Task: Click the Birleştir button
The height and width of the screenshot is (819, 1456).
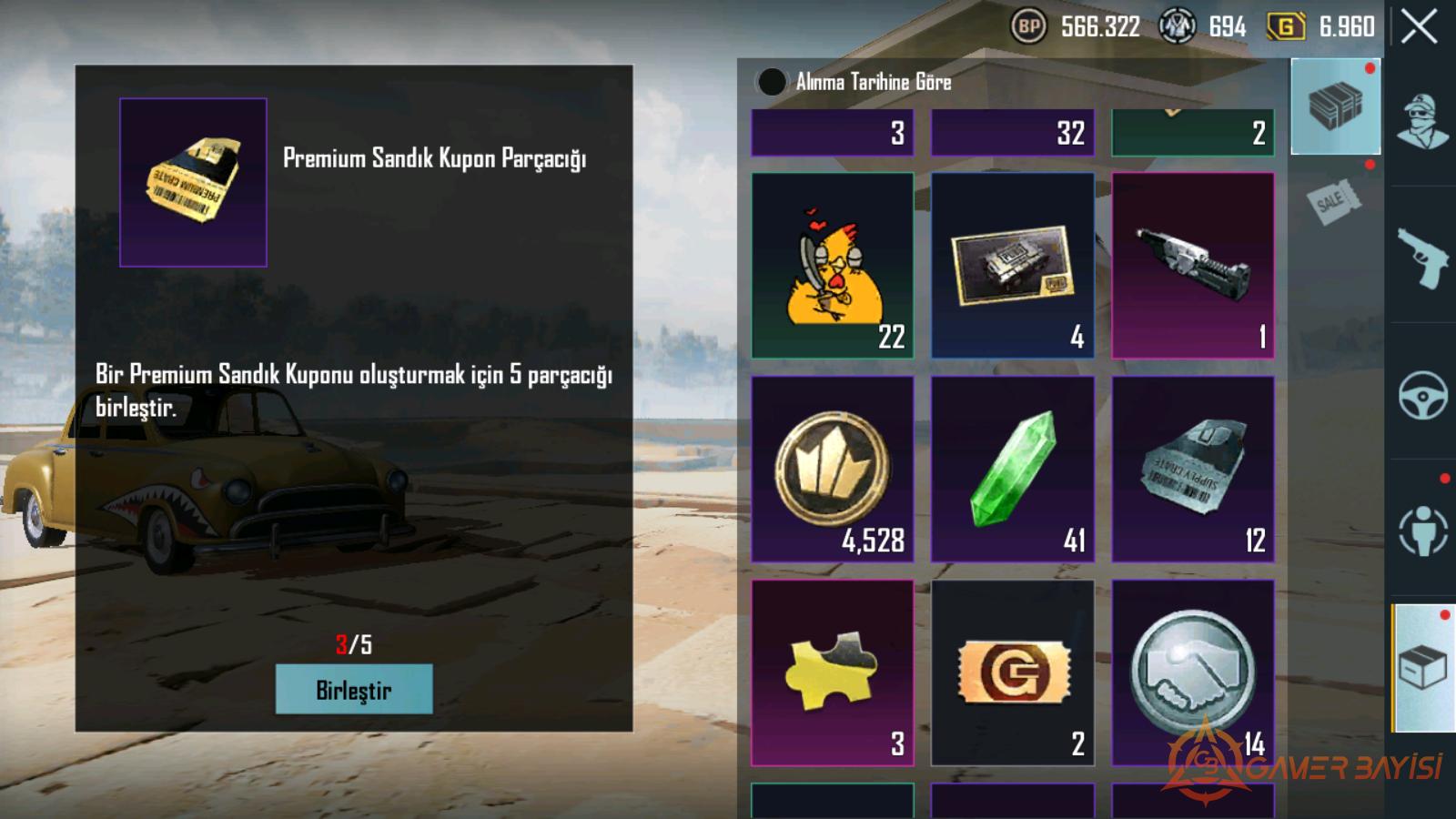Action: pos(354,690)
